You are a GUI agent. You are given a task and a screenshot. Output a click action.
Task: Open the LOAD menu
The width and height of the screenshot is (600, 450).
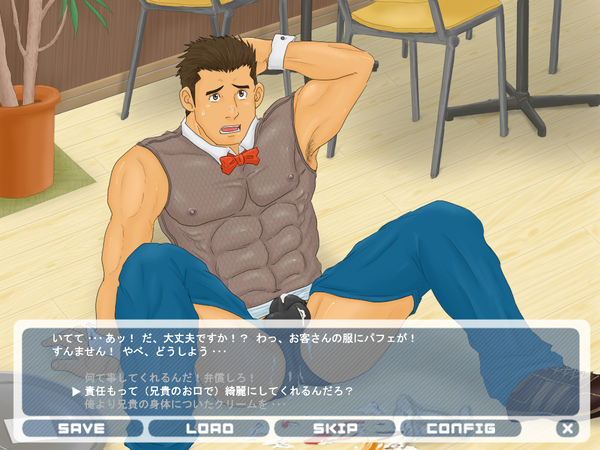pos(209,428)
